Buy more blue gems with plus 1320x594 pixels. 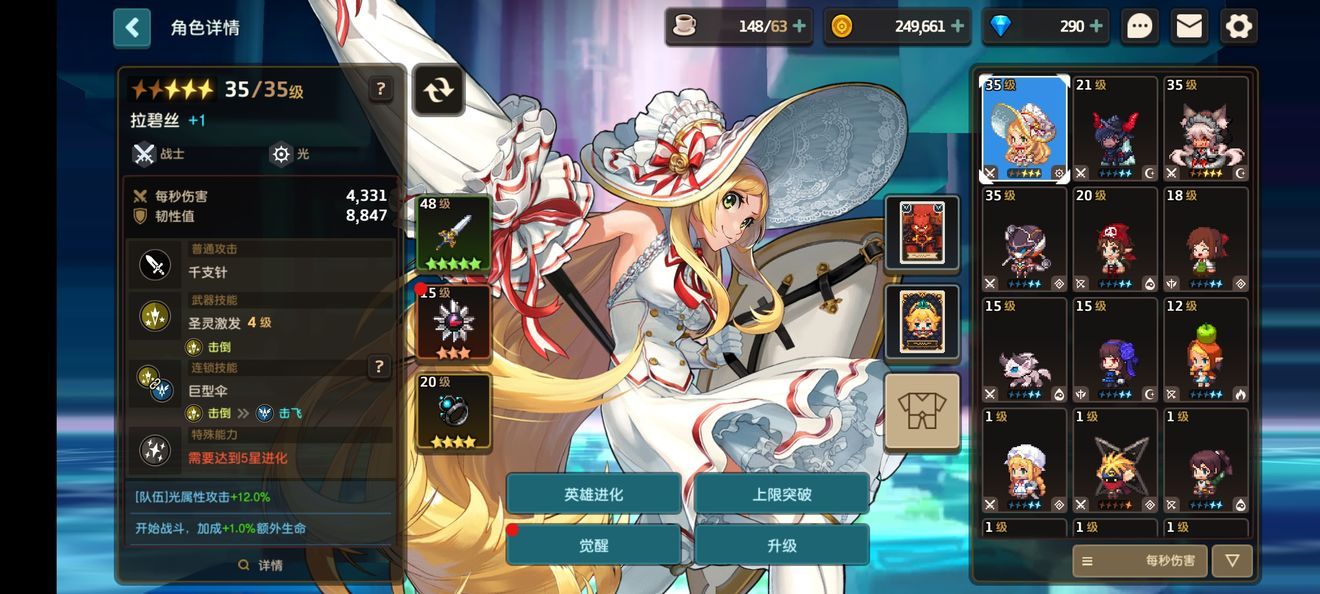pyautogui.click(x=1096, y=27)
